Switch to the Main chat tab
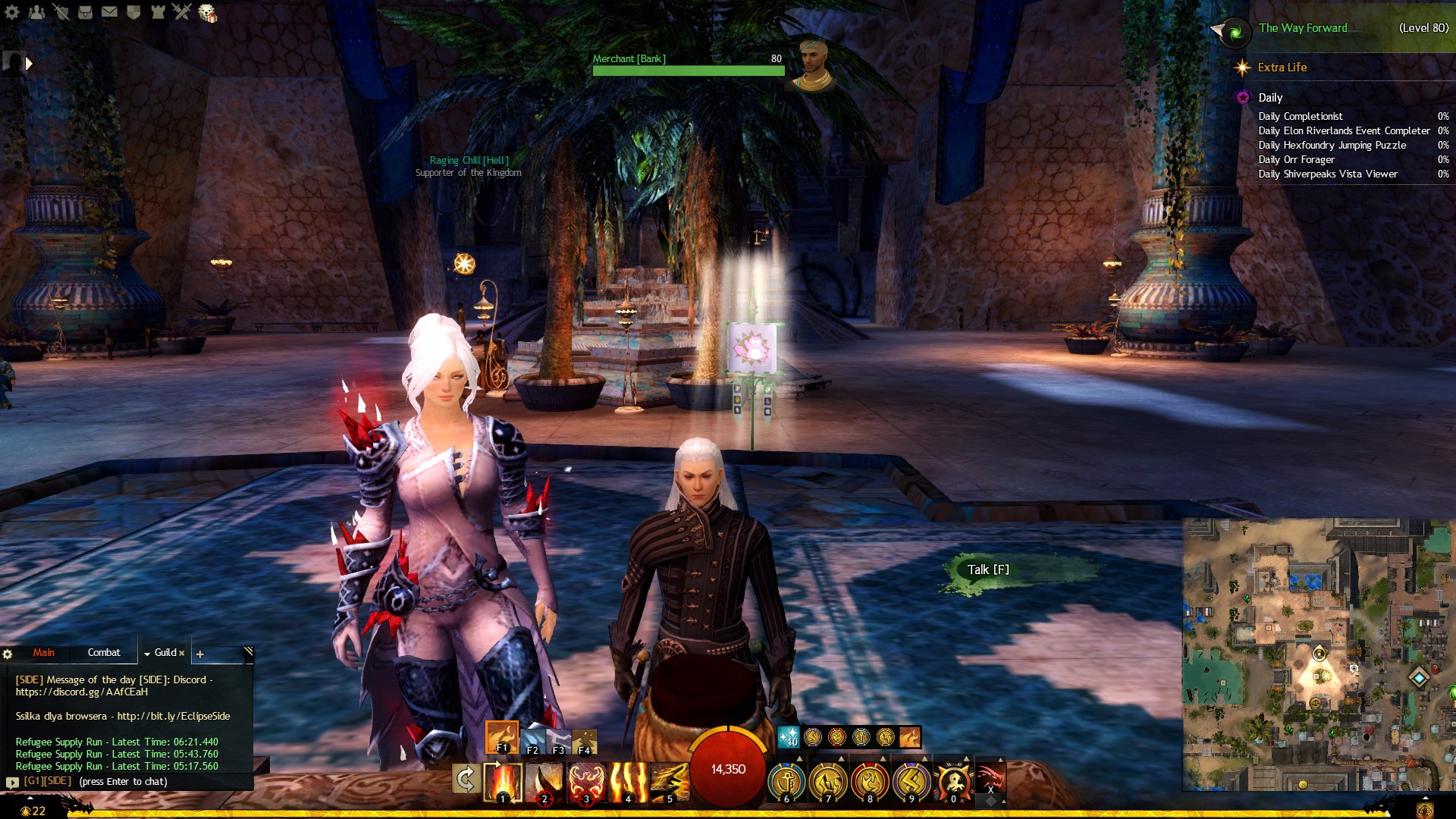 click(43, 652)
